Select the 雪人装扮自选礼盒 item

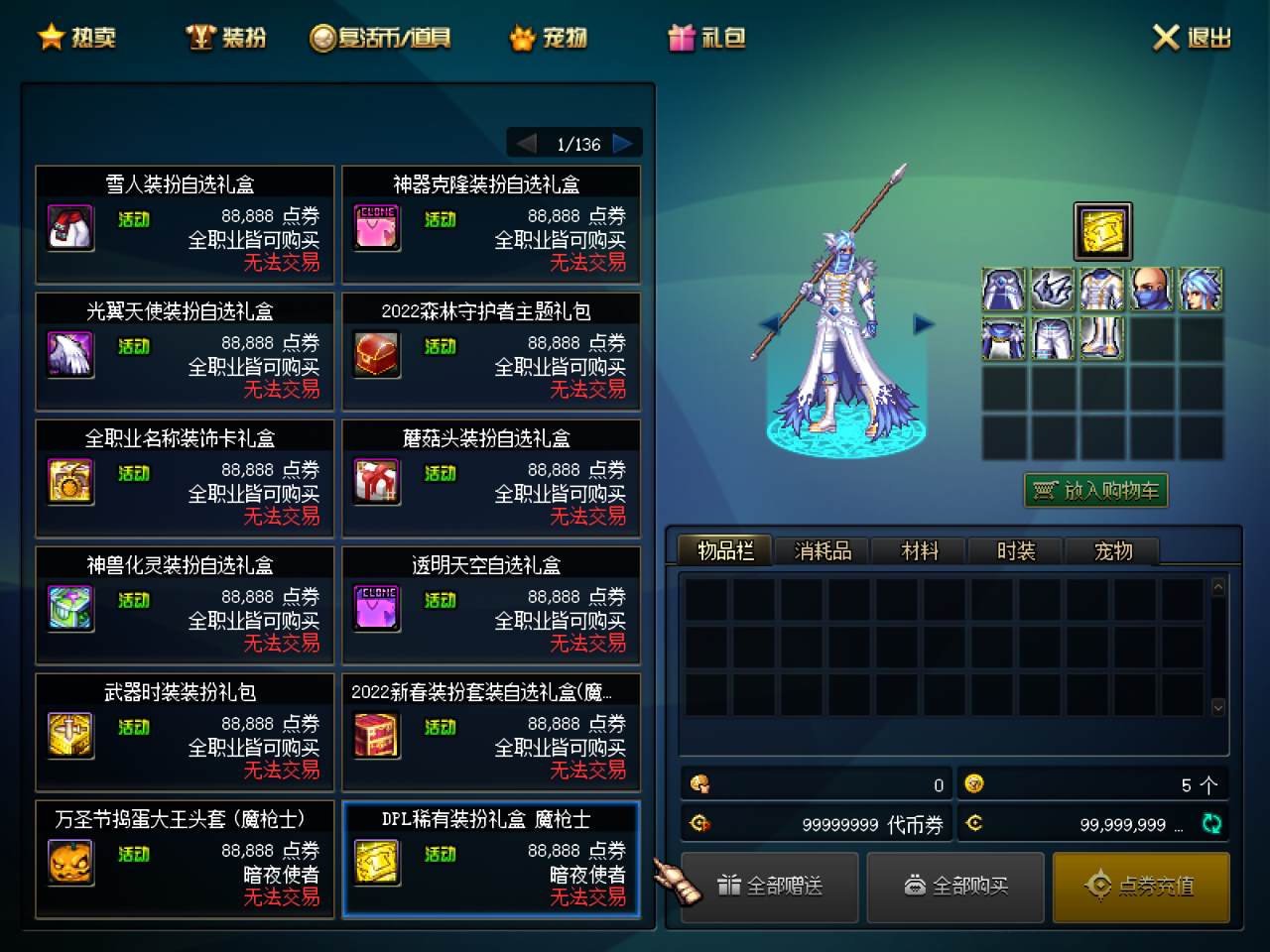(185, 225)
